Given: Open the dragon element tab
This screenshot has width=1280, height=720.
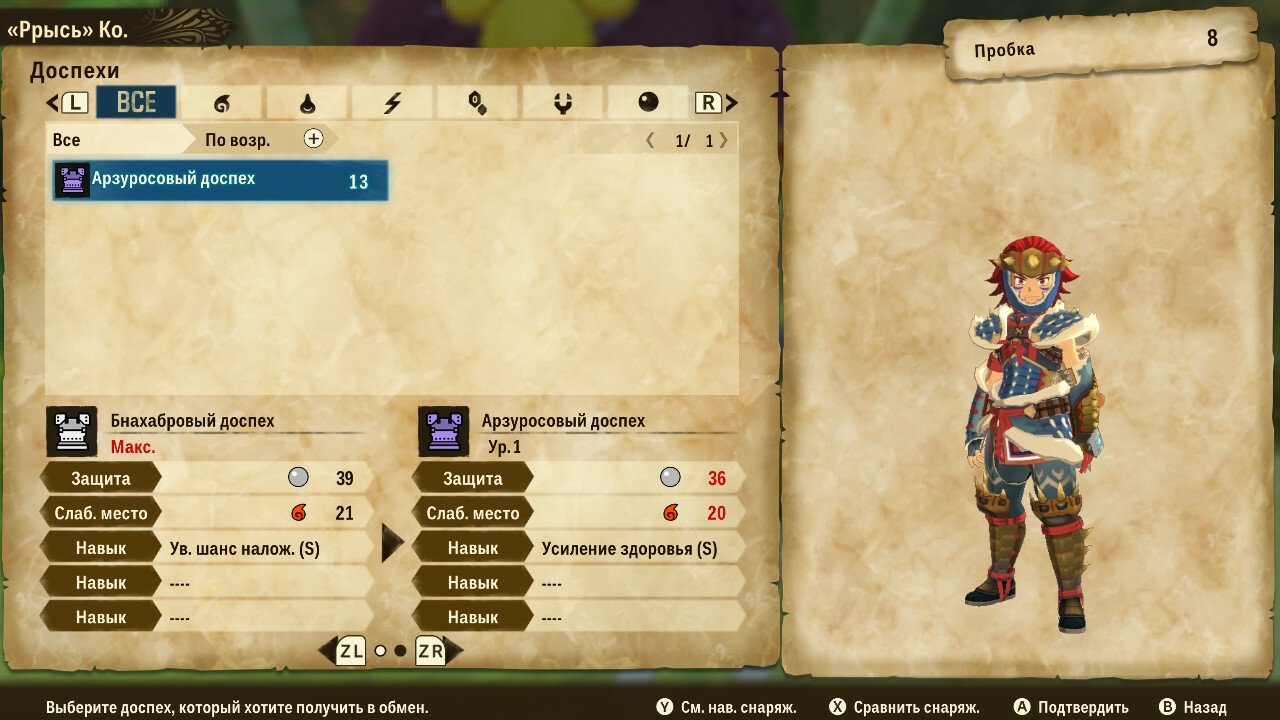Looking at the screenshot, I should (x=562, y=102).
